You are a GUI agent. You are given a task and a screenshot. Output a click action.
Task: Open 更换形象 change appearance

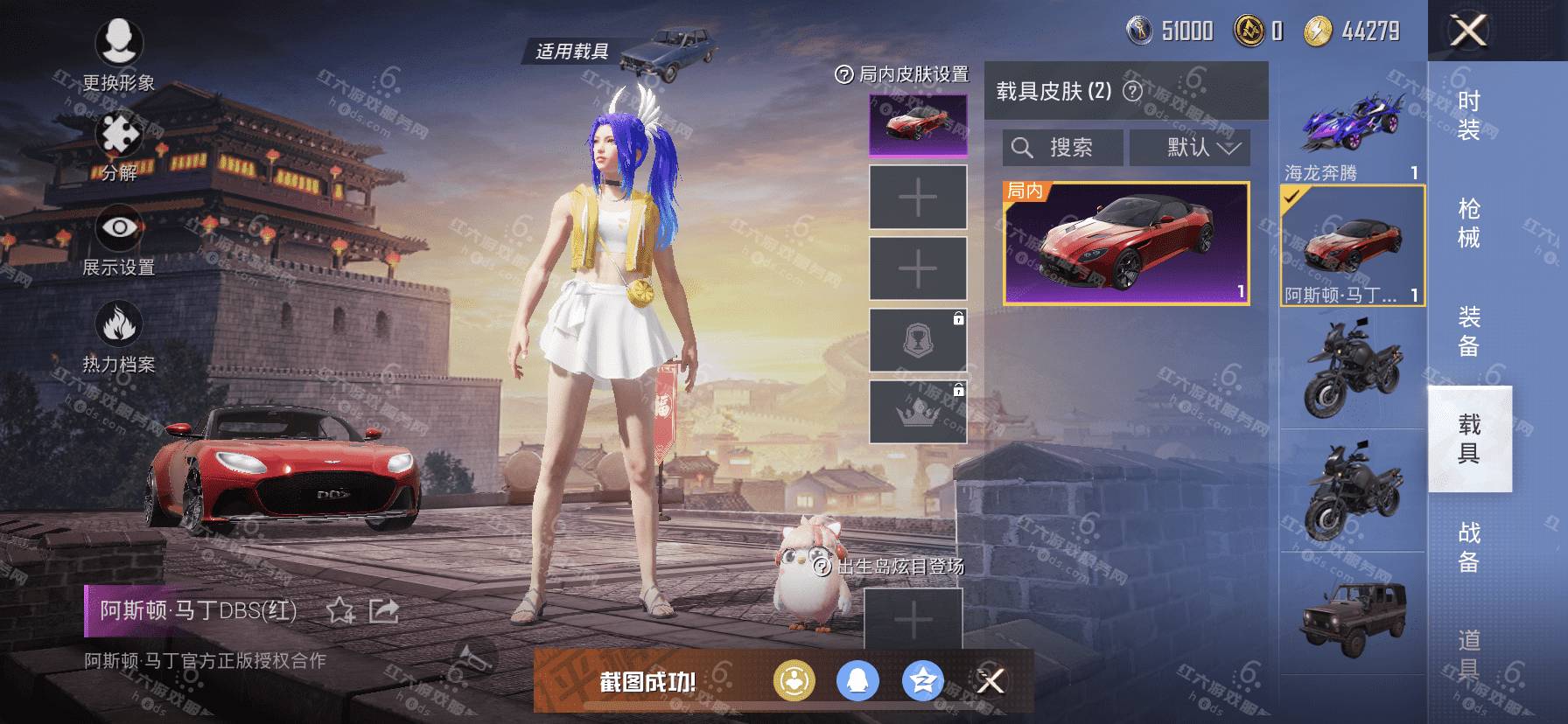pyautogui.click(x=118, y=53)
